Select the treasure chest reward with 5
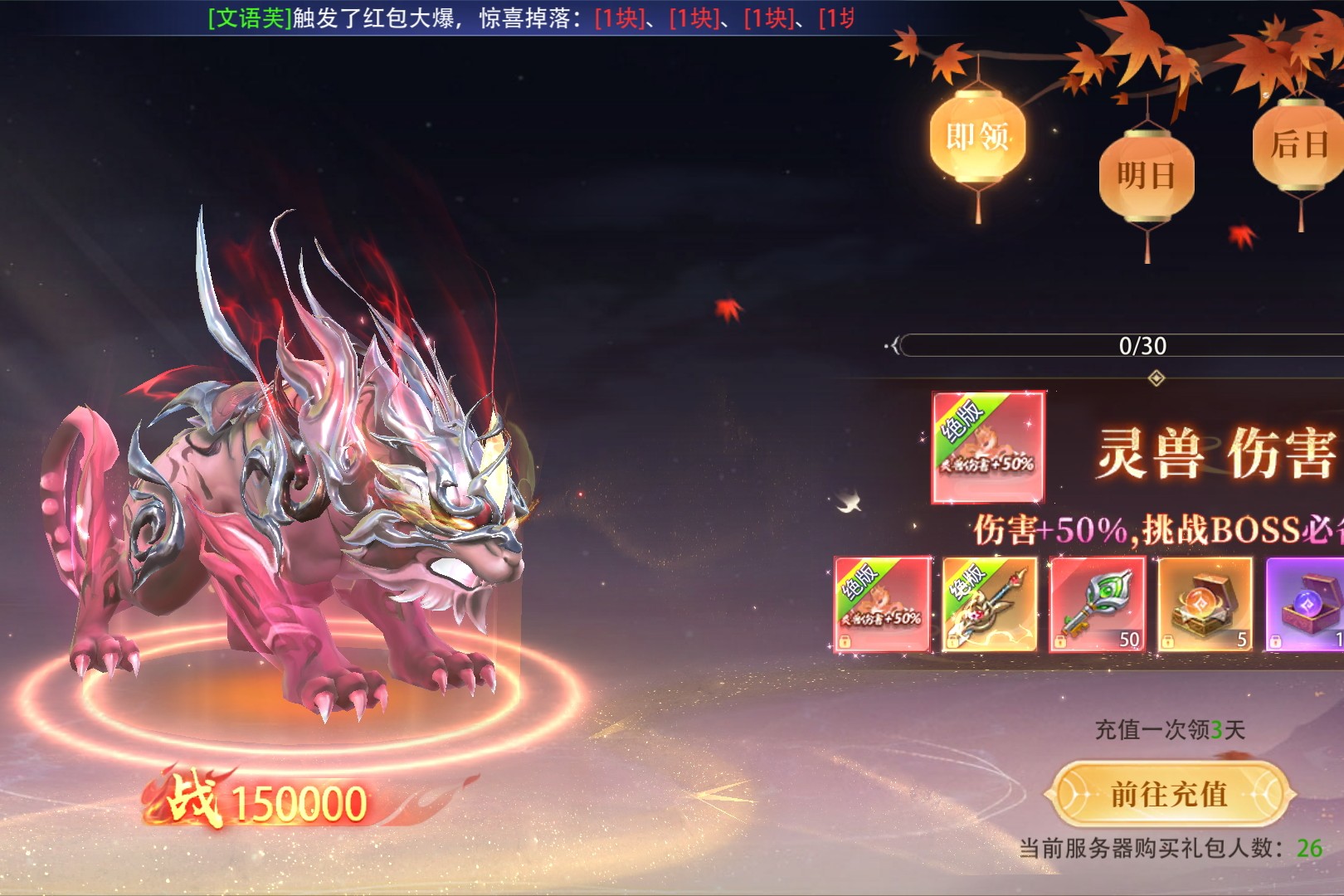Screen dimensions: 1344x896 click(1205, 605)
